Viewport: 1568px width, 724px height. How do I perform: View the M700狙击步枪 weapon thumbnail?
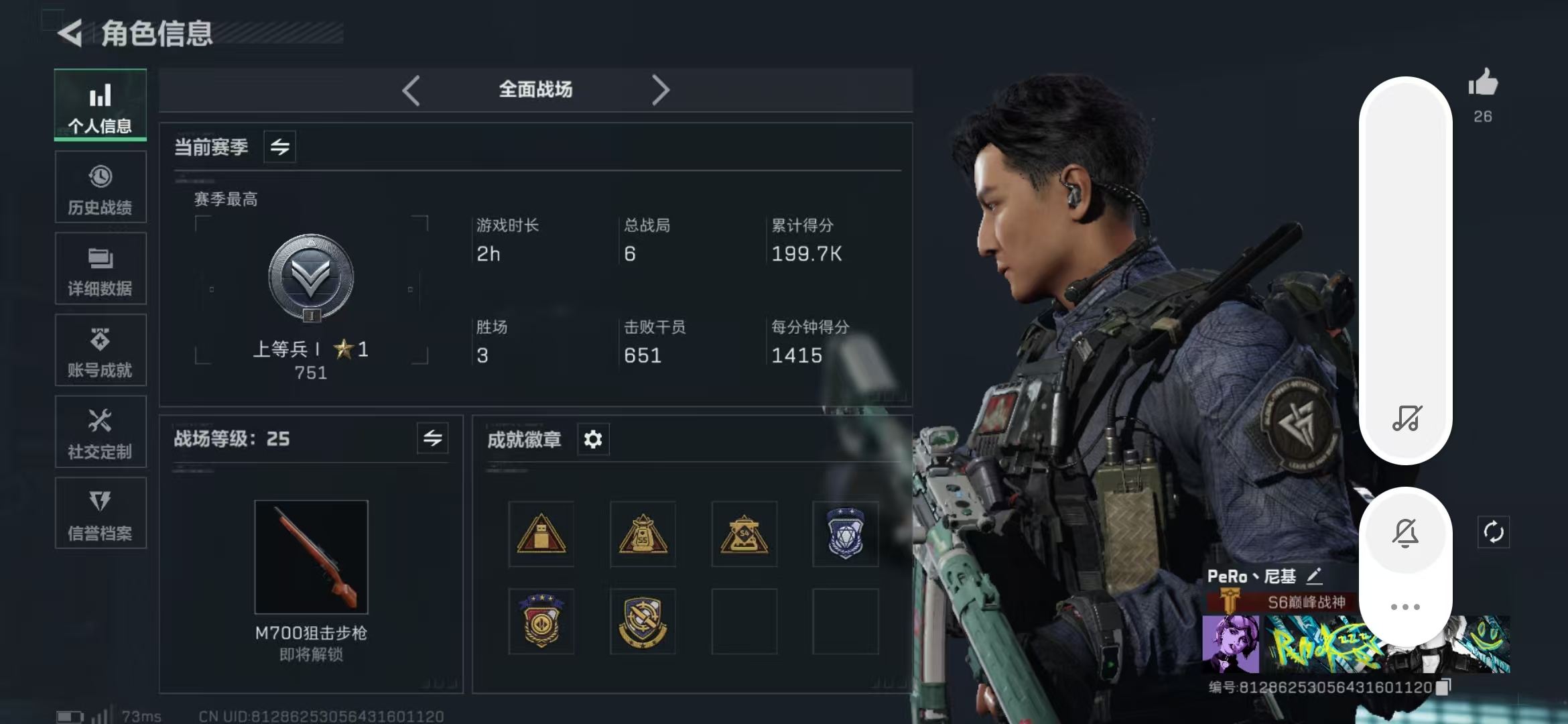[311, 556]
